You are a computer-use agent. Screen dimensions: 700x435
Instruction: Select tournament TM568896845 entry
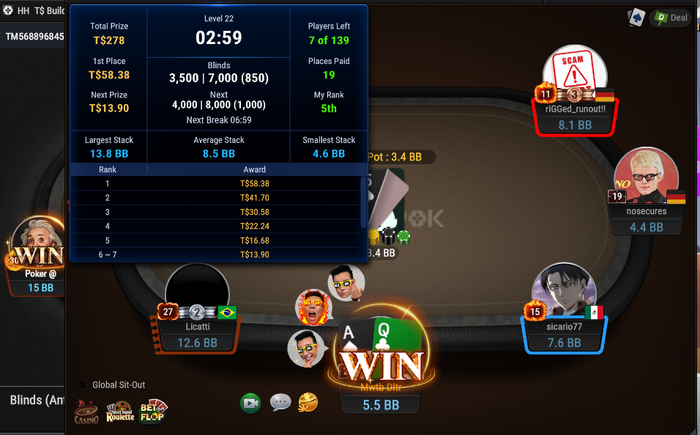pyautogui.click(x=35, y=37)
